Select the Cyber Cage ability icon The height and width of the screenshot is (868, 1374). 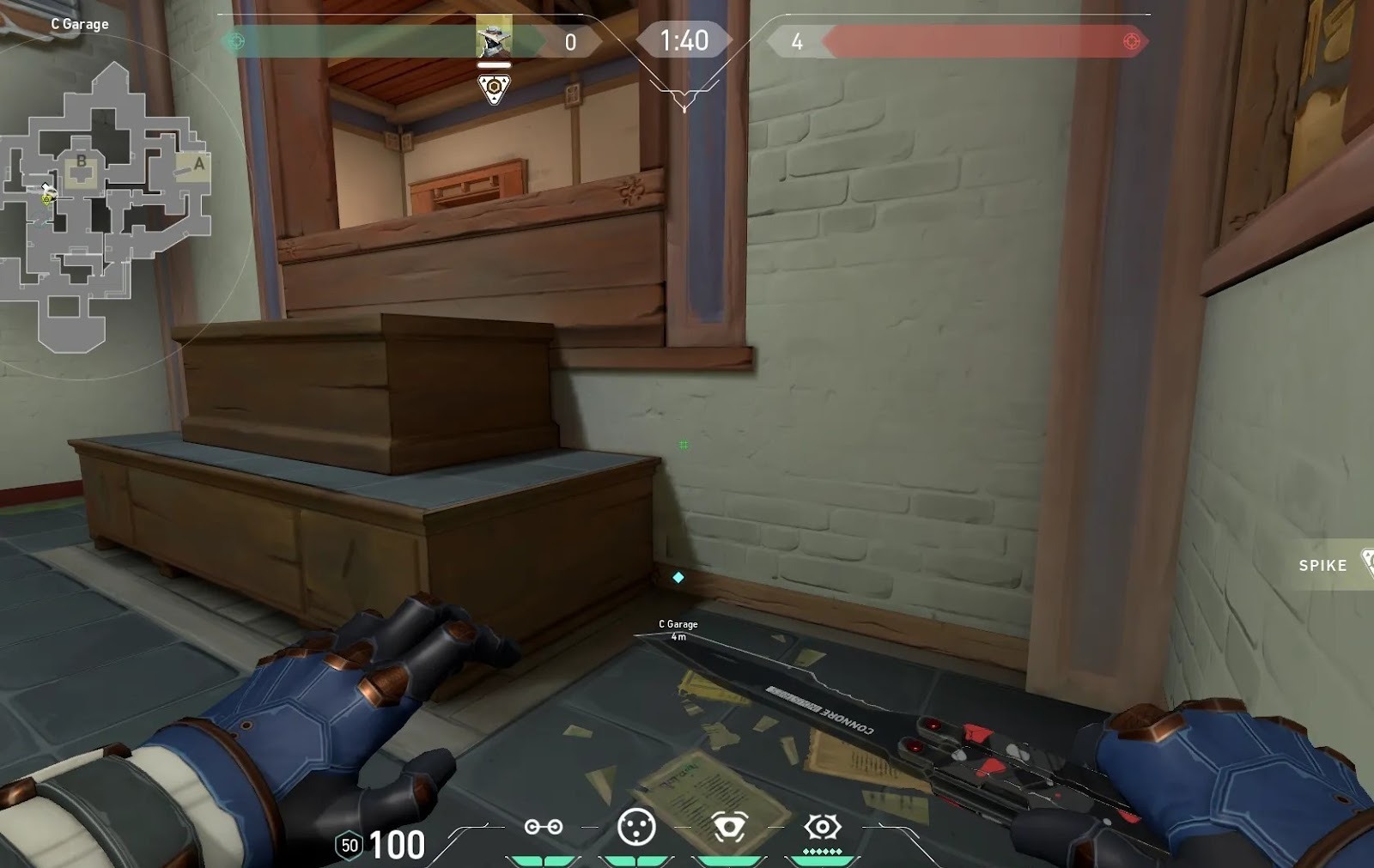[x=636, y=827]
